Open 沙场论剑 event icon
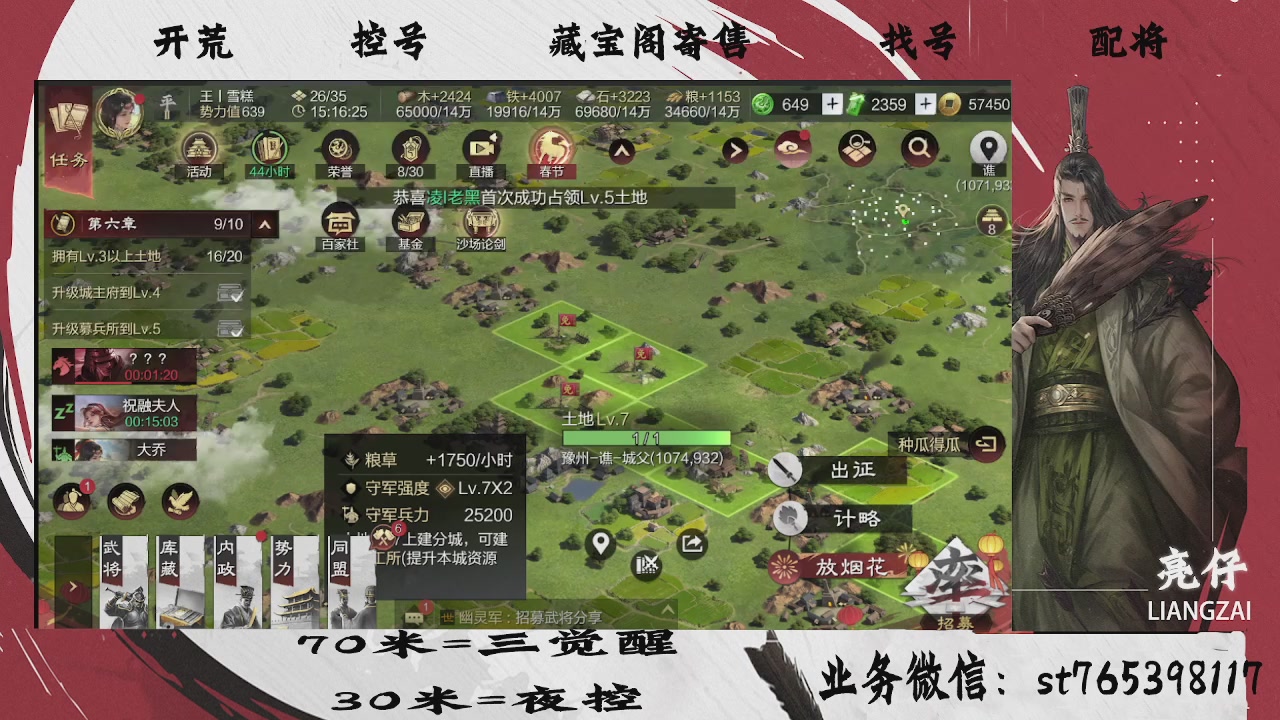Screen dimensions: 1280x720 pos(481,222)
